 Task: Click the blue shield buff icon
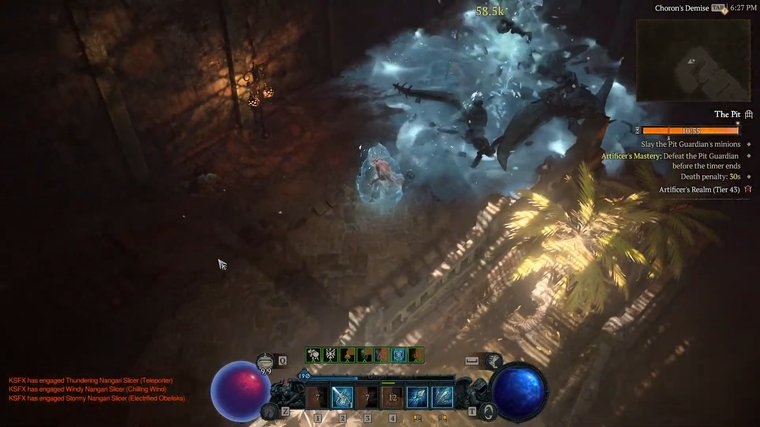coord(399,355)
